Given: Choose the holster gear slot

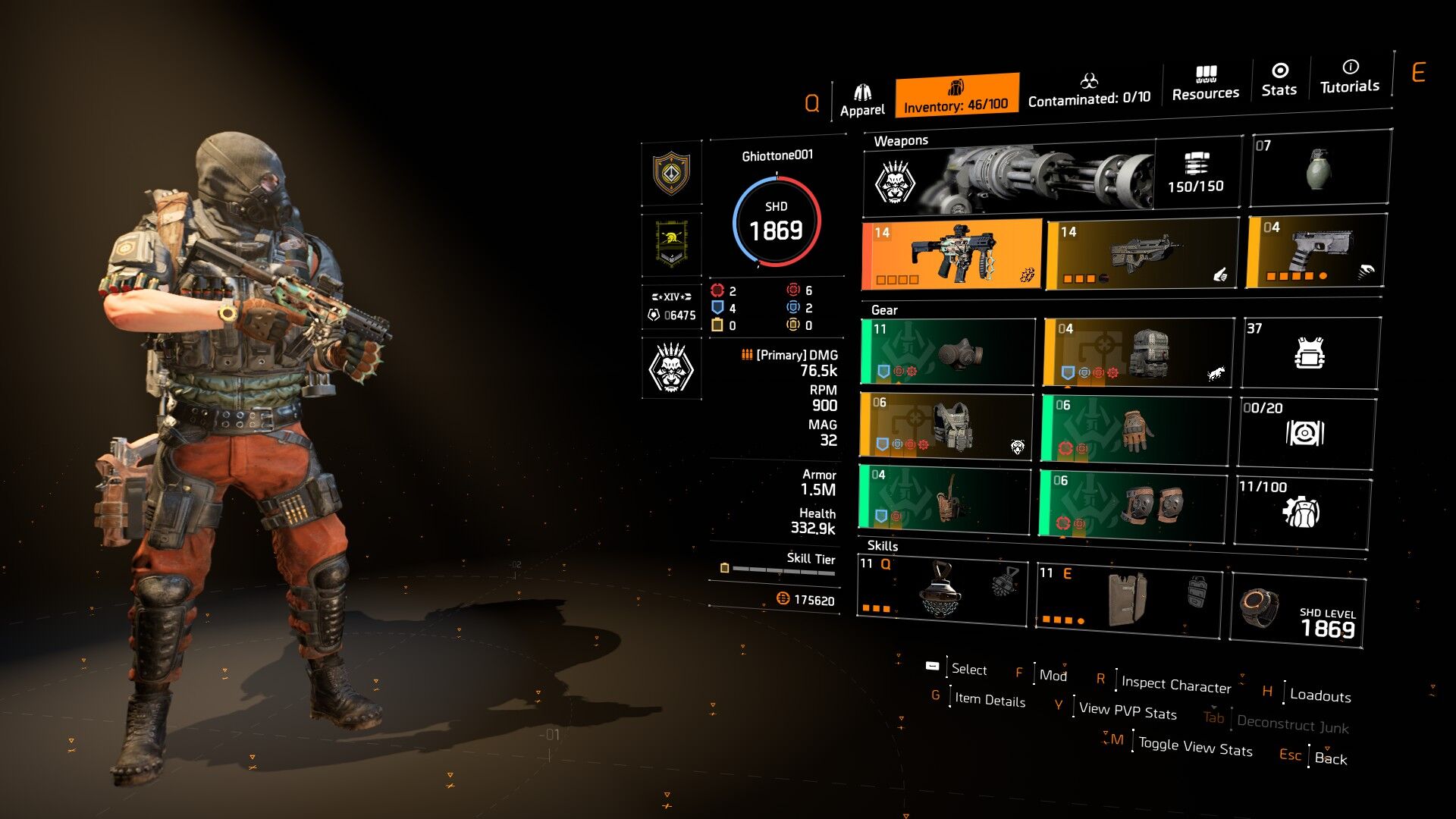Looking at the screenshot, I should pos(945,497).
